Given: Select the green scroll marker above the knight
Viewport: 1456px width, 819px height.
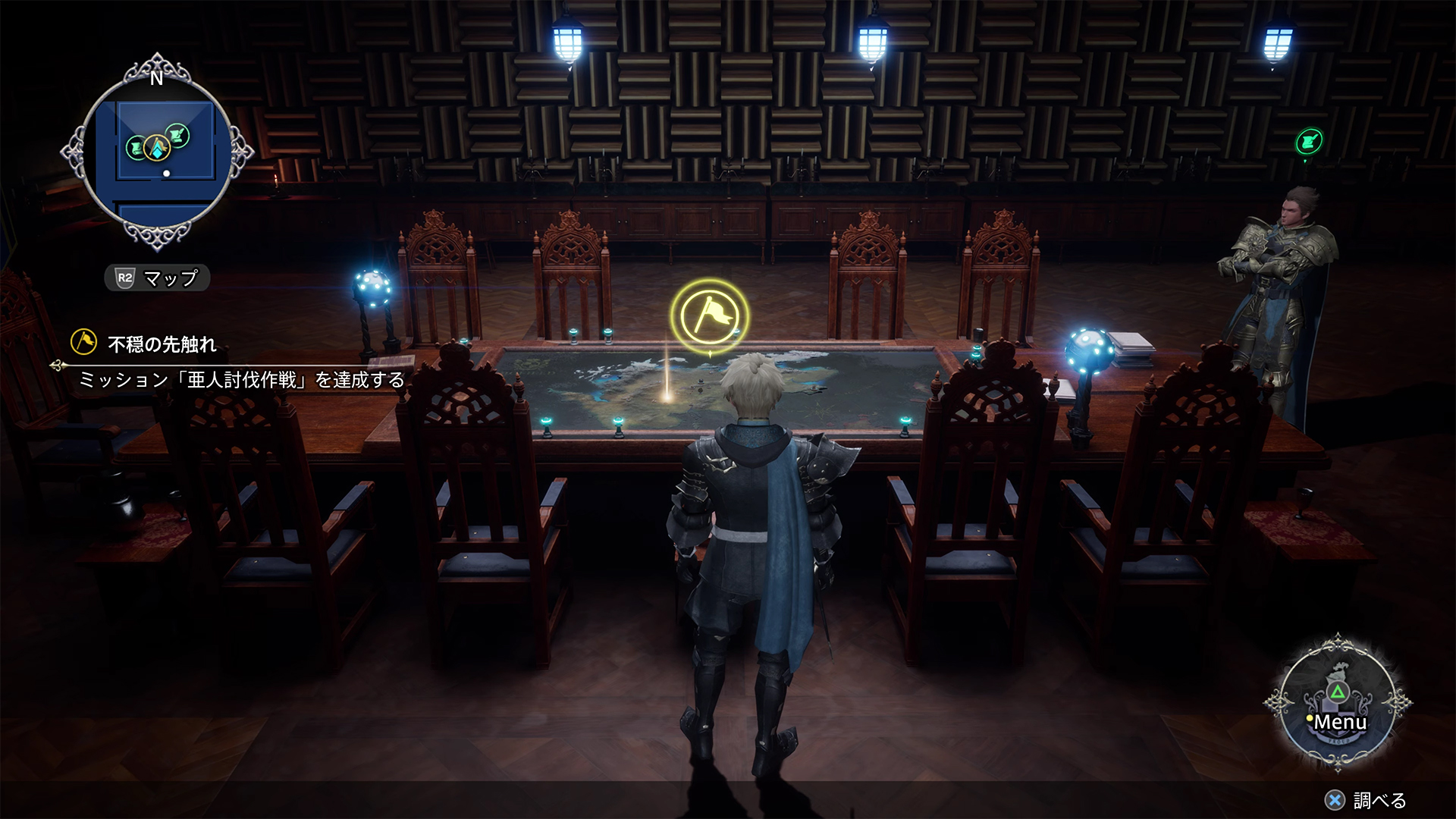Looking at the screenshot, I should 1309,141.
